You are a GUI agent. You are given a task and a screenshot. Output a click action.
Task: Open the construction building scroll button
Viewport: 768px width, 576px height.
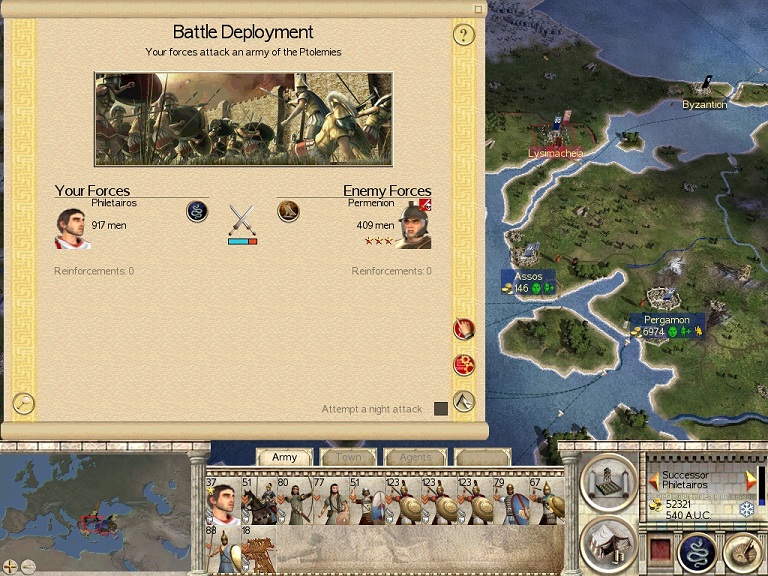[607, 482]
